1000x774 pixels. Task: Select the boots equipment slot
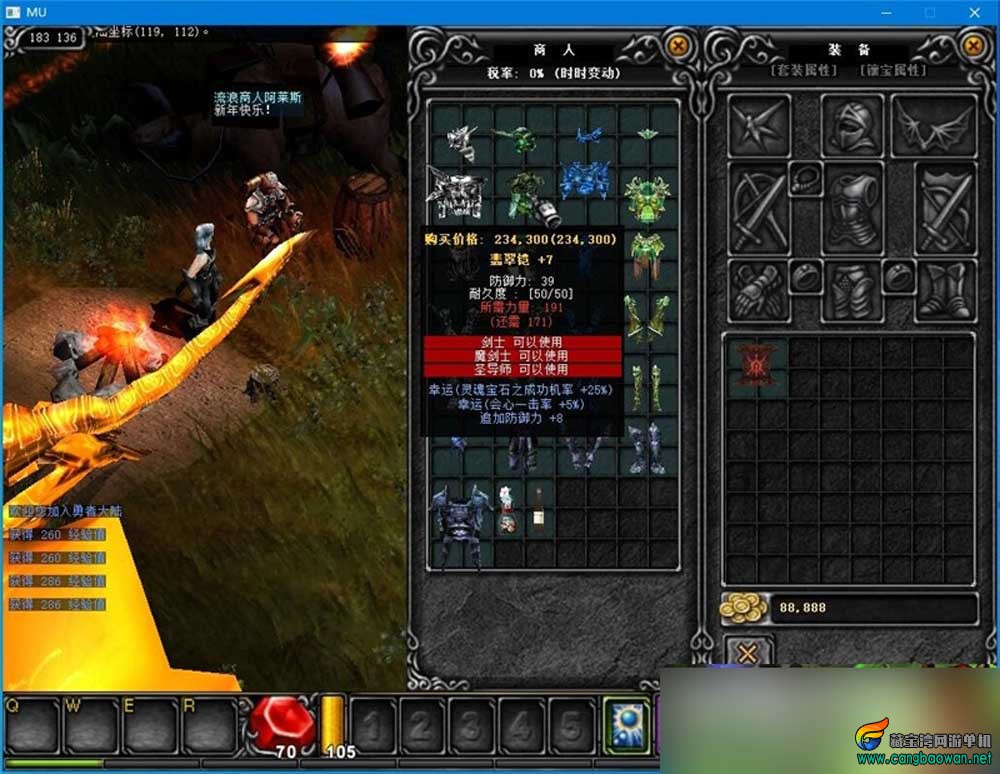pyautogui.click(x=945, y=290)
